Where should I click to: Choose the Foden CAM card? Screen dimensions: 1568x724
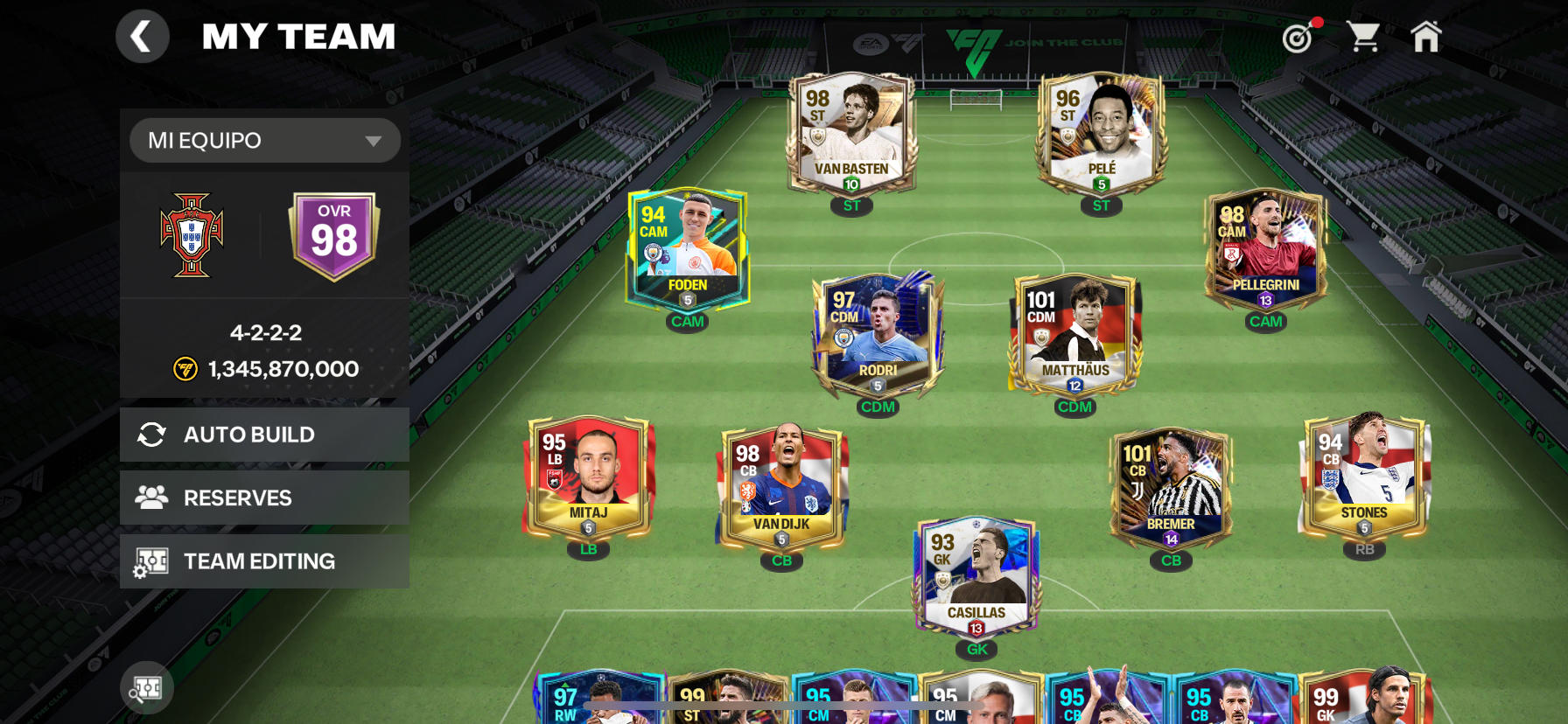coord(688,250)
